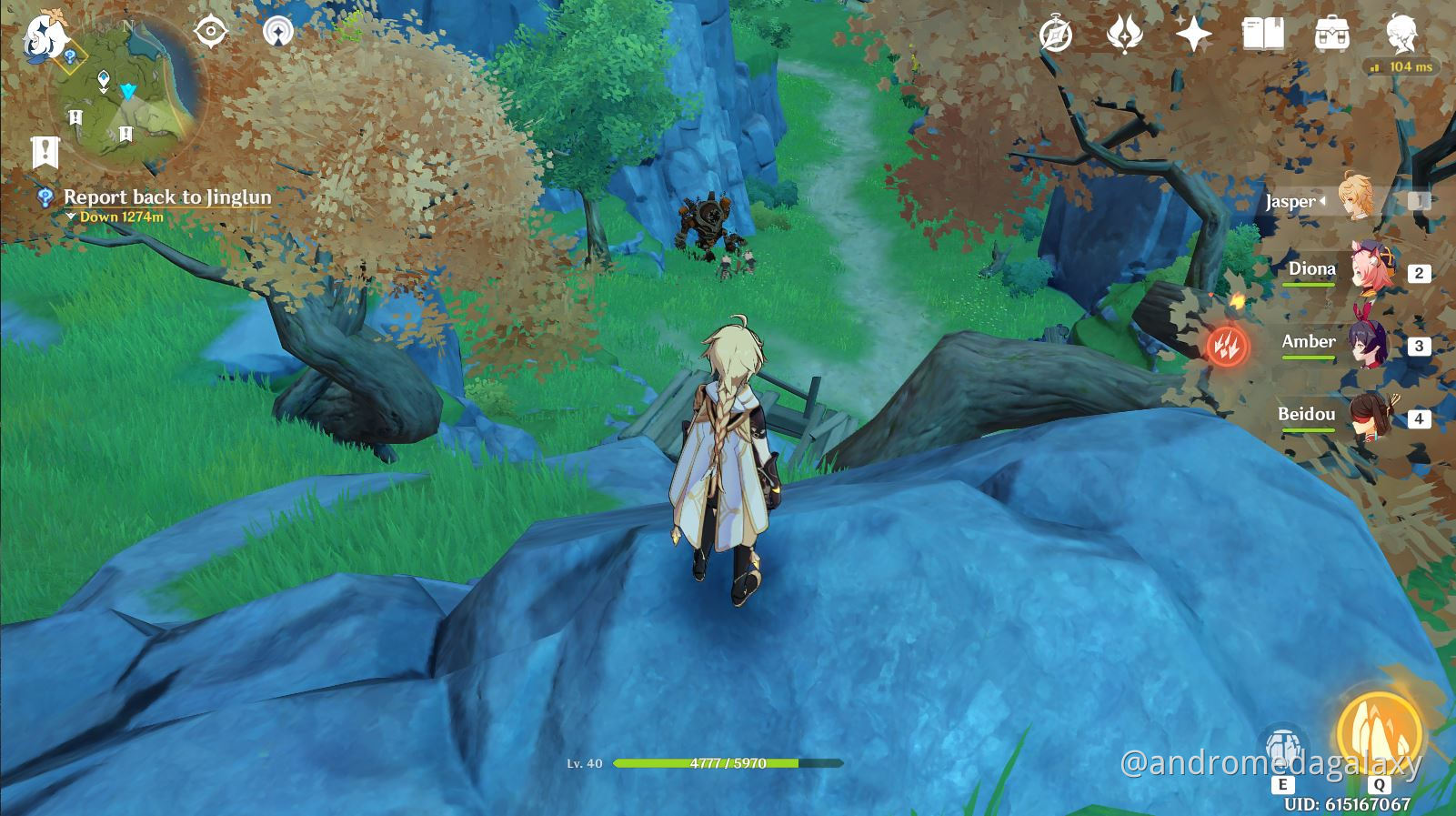1456x816 pixels.
Task: Use the Elemental Skill E icon
Action: (1282, 744)
